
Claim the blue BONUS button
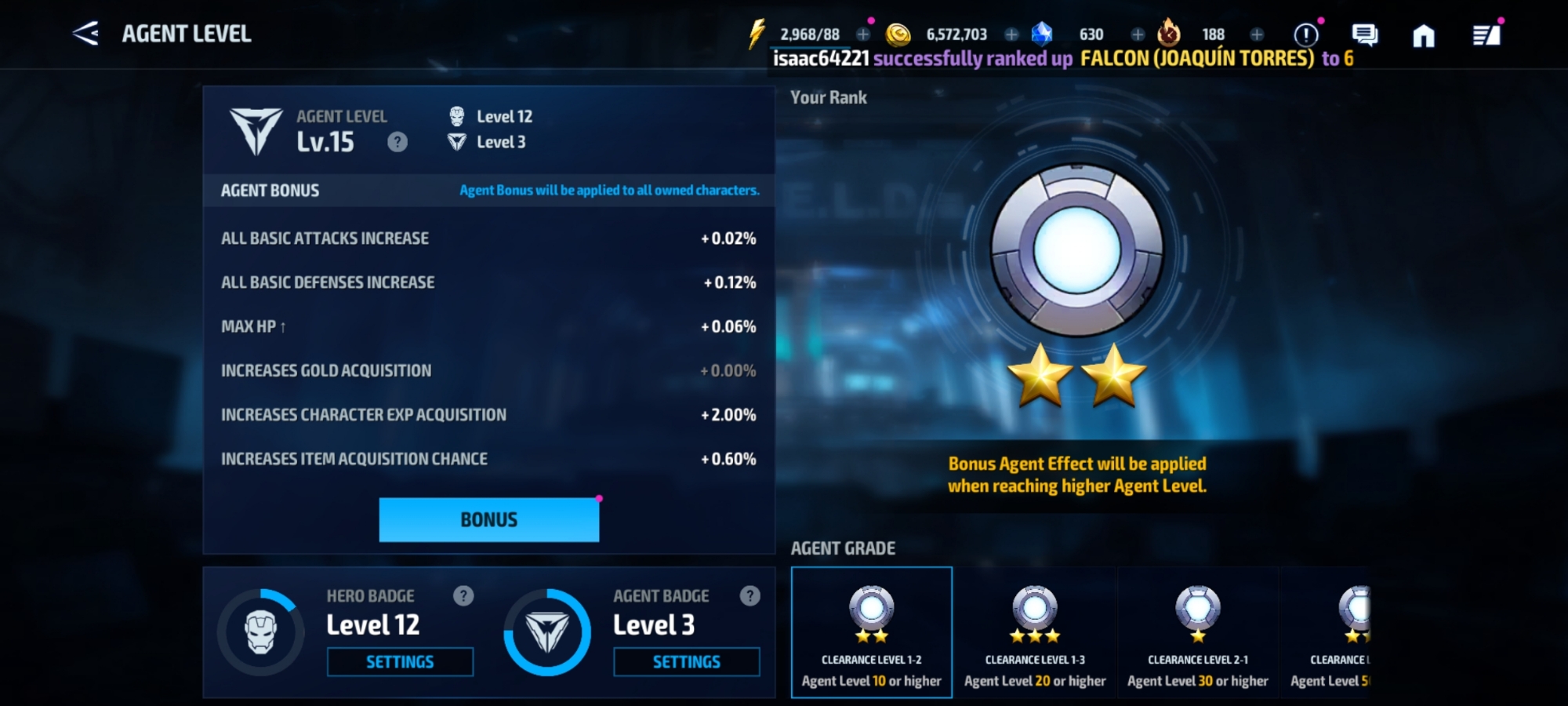click(488, 519)
